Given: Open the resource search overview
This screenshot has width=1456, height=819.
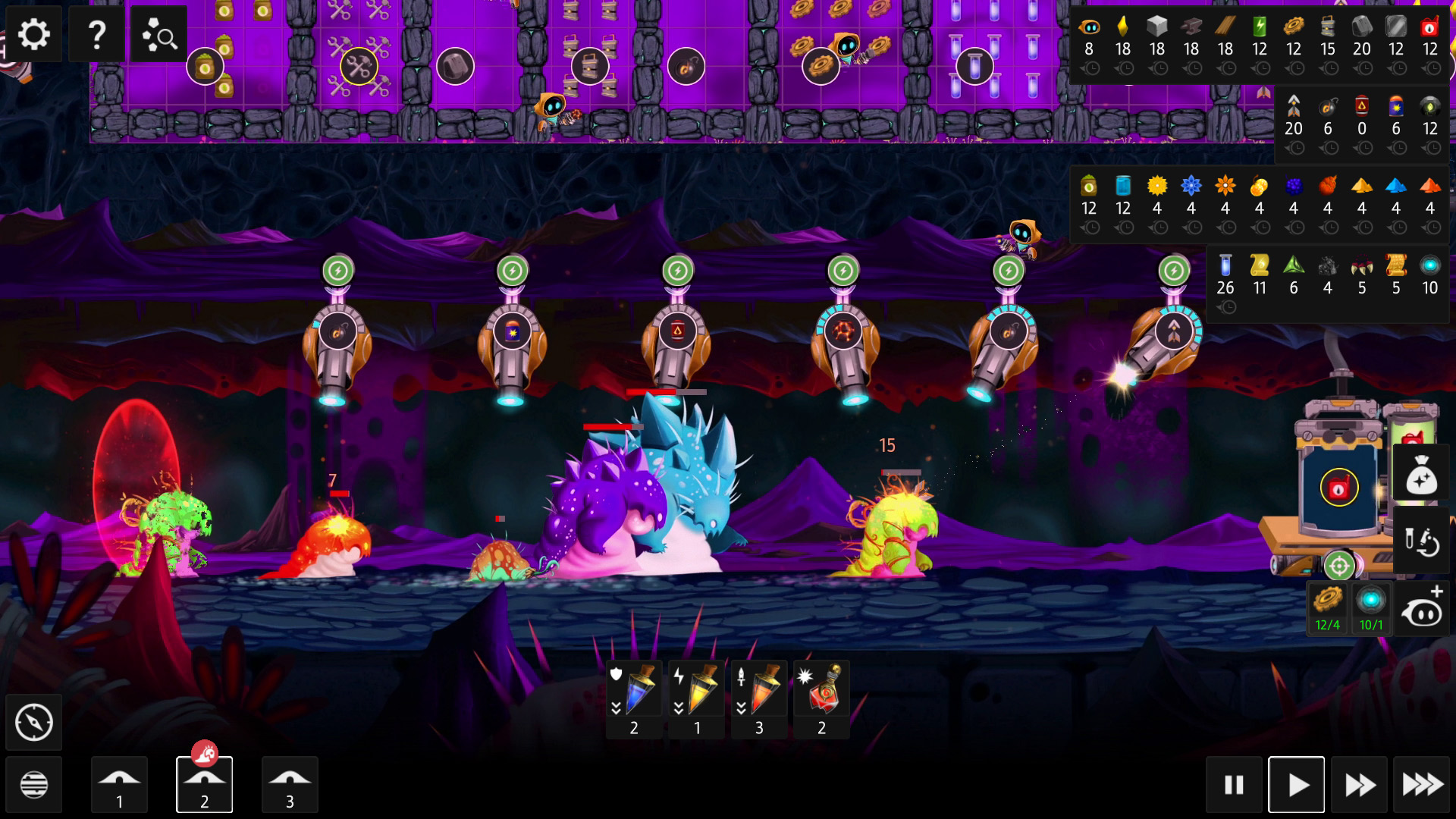Looking at the screenshot, I should [x=159, y=34].
